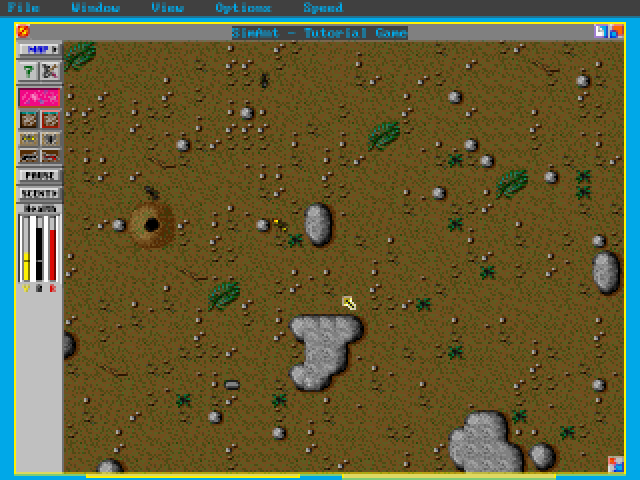Open the View menu
This screenshot has height=480, width=640.
click(167, 8)
